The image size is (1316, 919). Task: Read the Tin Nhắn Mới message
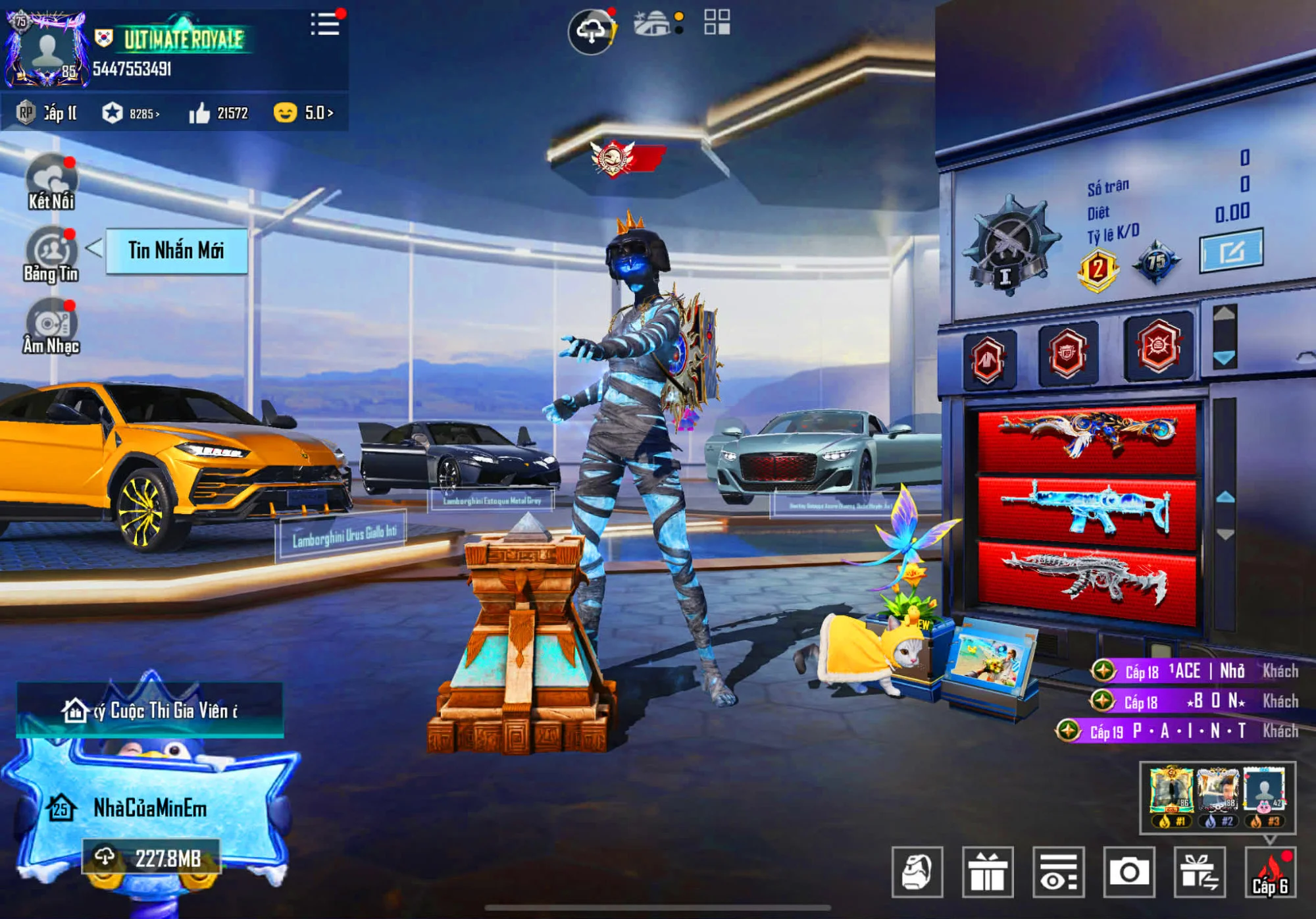pos(176,251)
